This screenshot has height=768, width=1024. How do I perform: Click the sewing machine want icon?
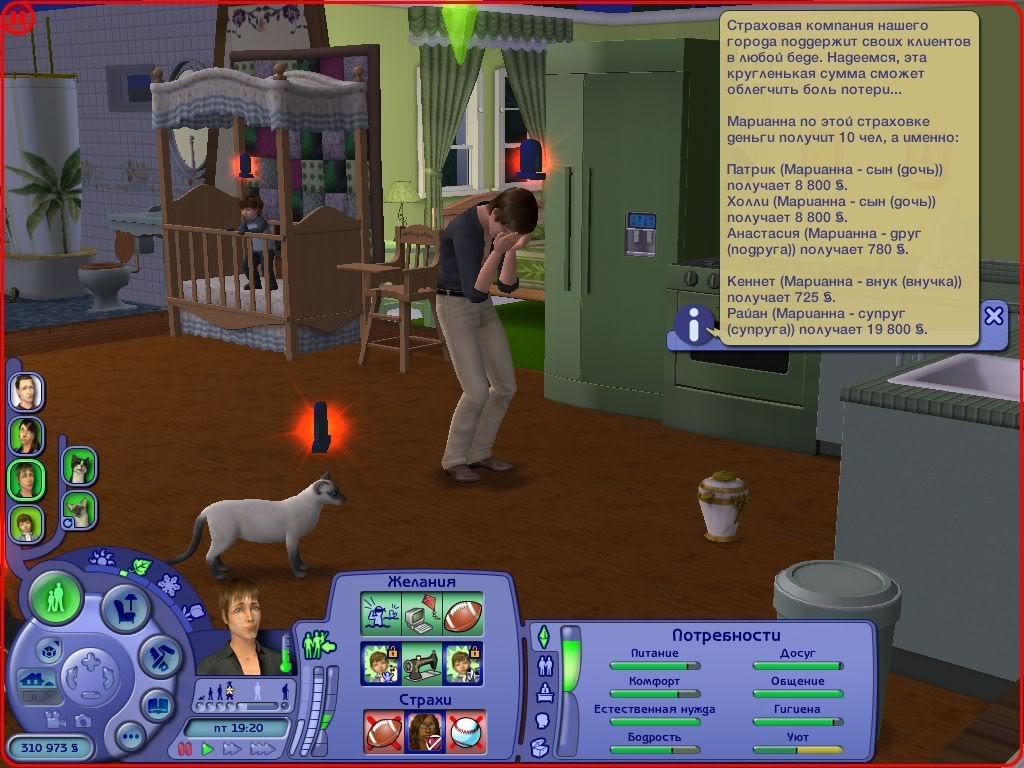422,662
